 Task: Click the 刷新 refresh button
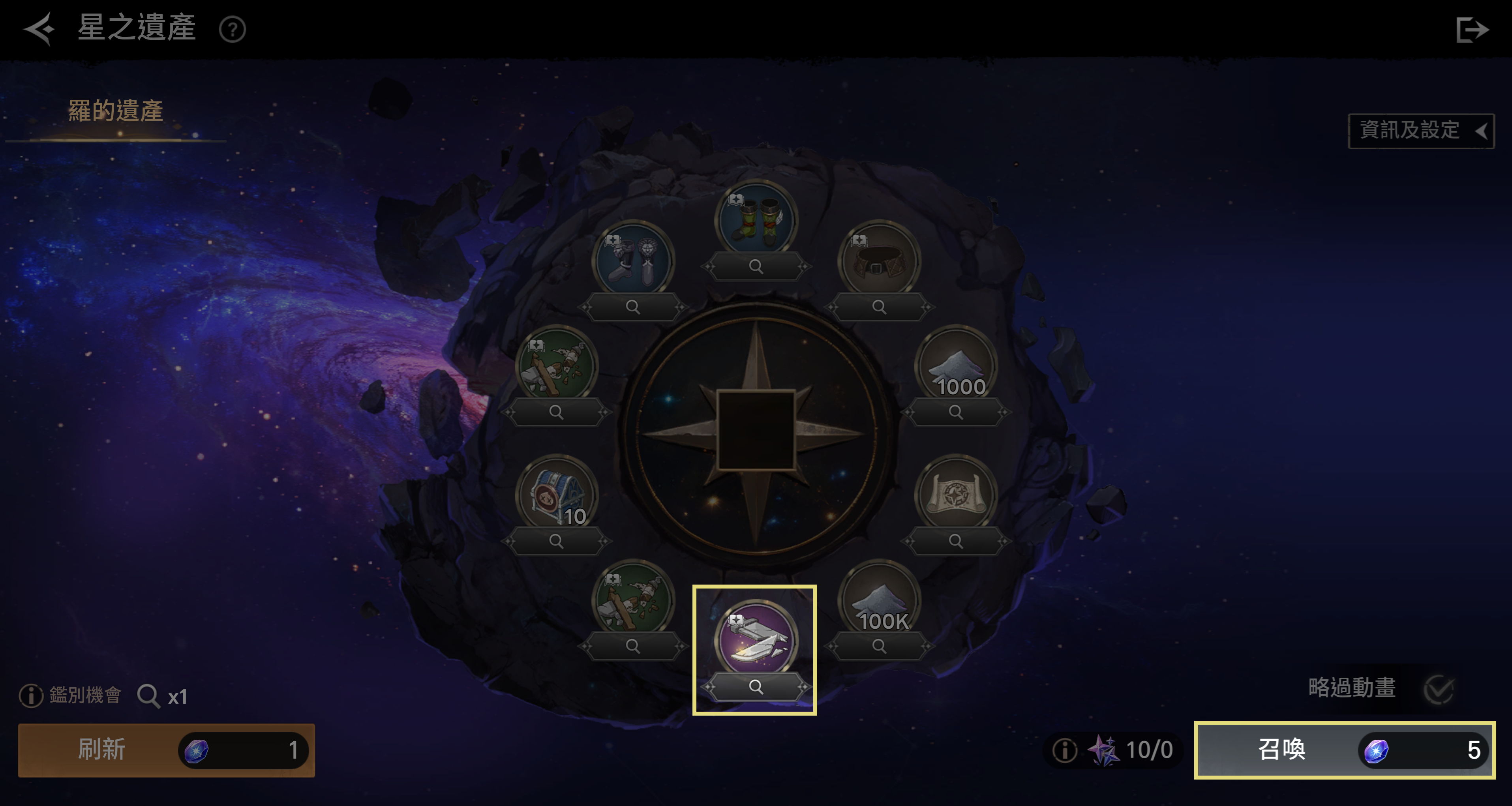point(166,750)
